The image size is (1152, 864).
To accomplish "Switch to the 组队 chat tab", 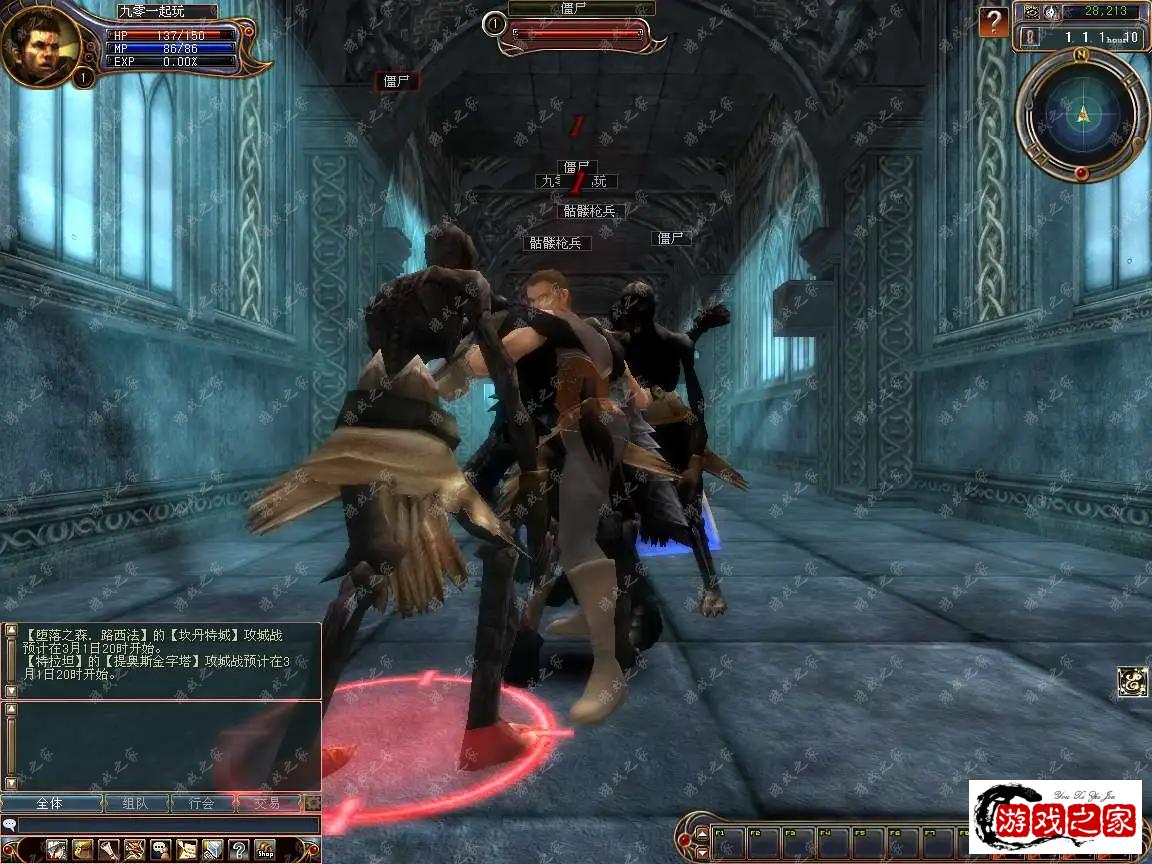I will [136, 803].
